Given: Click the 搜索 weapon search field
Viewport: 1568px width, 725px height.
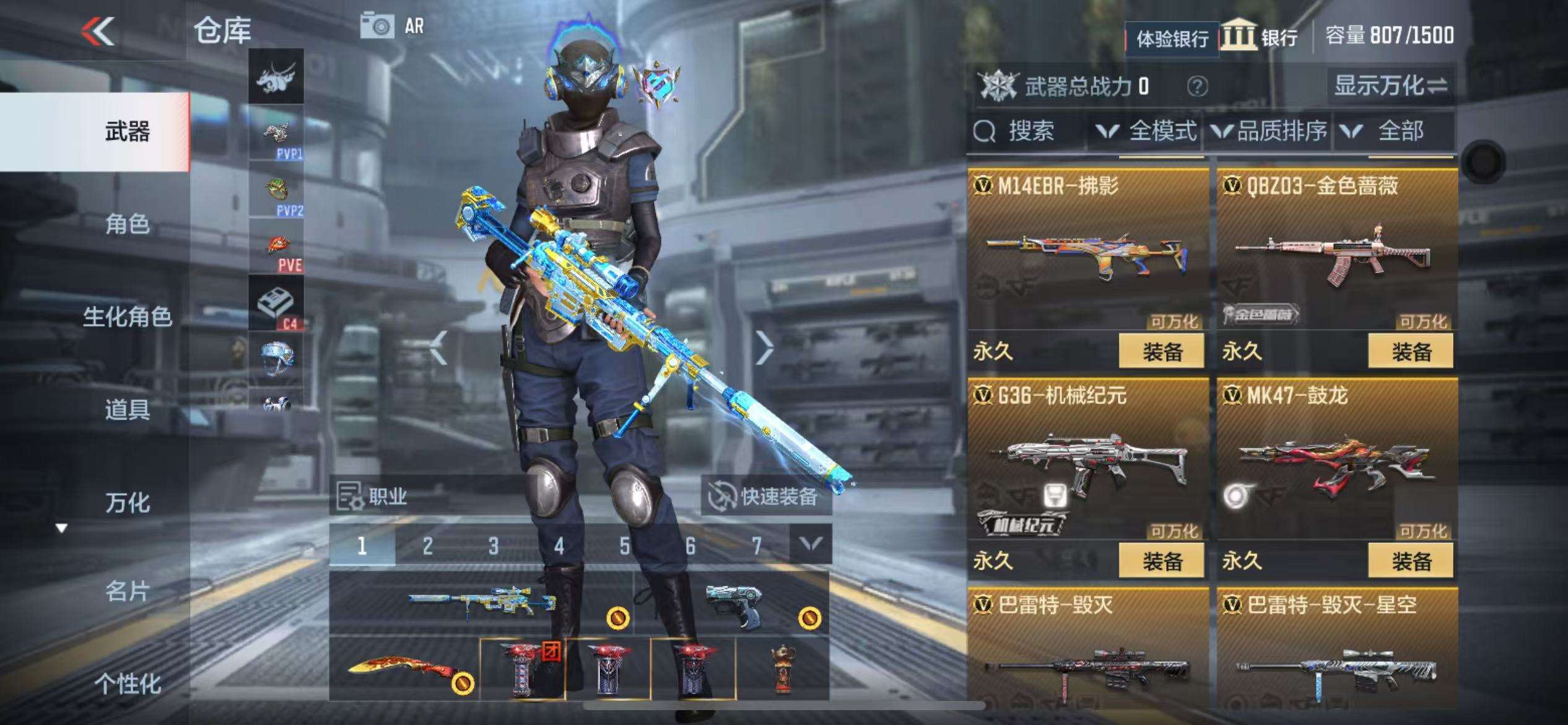Looking at the screenshot, I should tap(1028, 131).
